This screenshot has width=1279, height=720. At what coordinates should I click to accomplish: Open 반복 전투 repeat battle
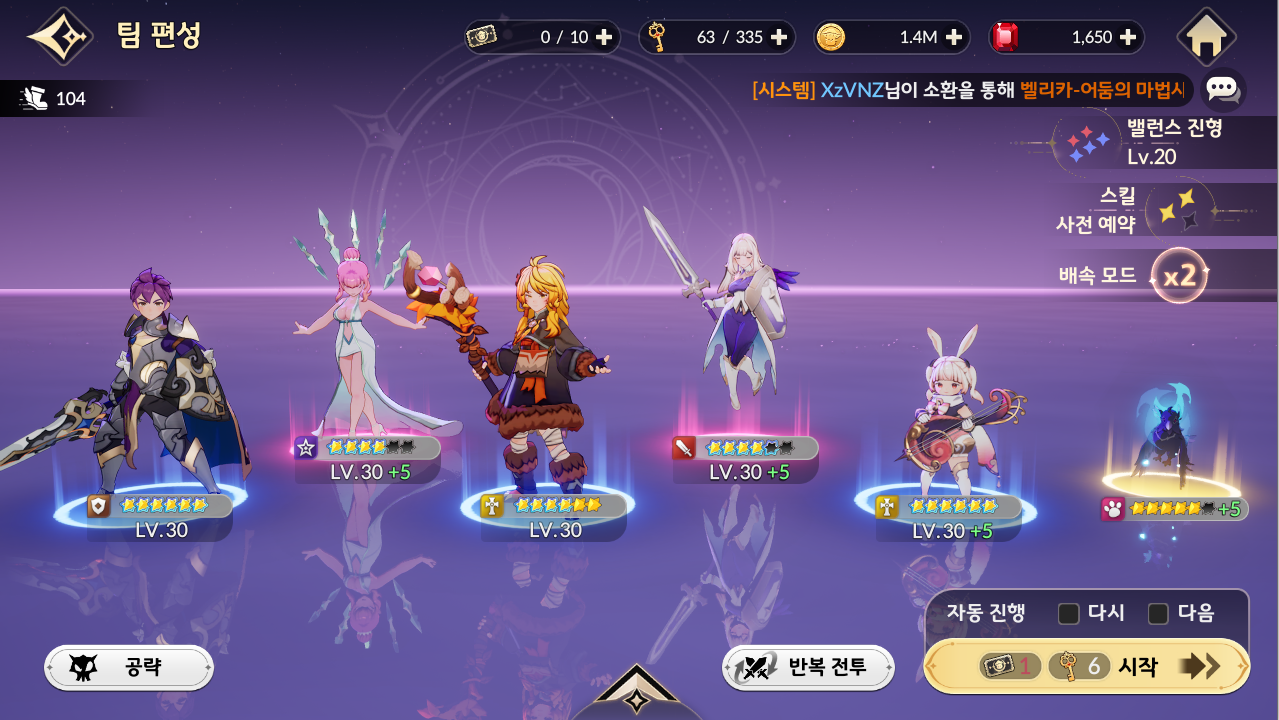[808, 667]
